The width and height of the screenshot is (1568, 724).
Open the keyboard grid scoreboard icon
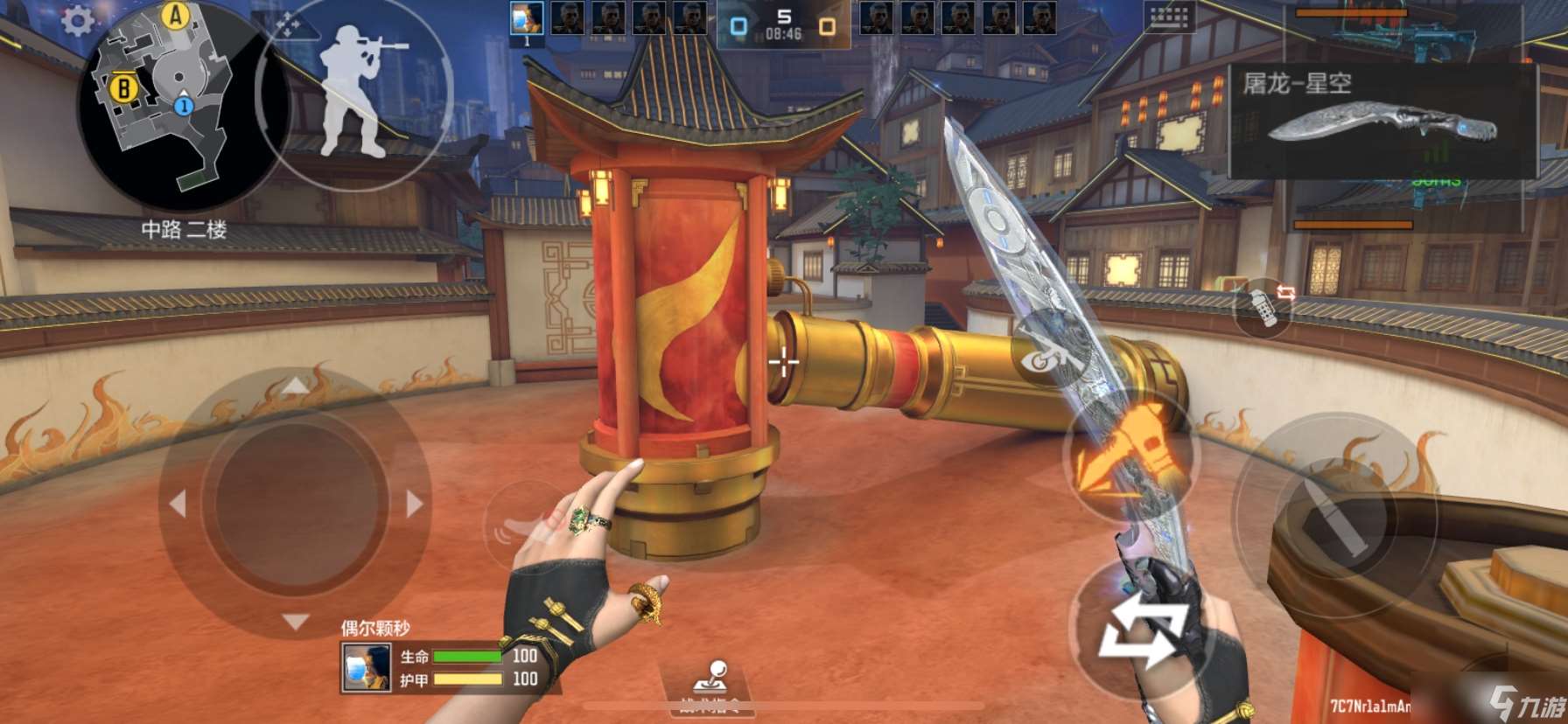coord(1168,16)
